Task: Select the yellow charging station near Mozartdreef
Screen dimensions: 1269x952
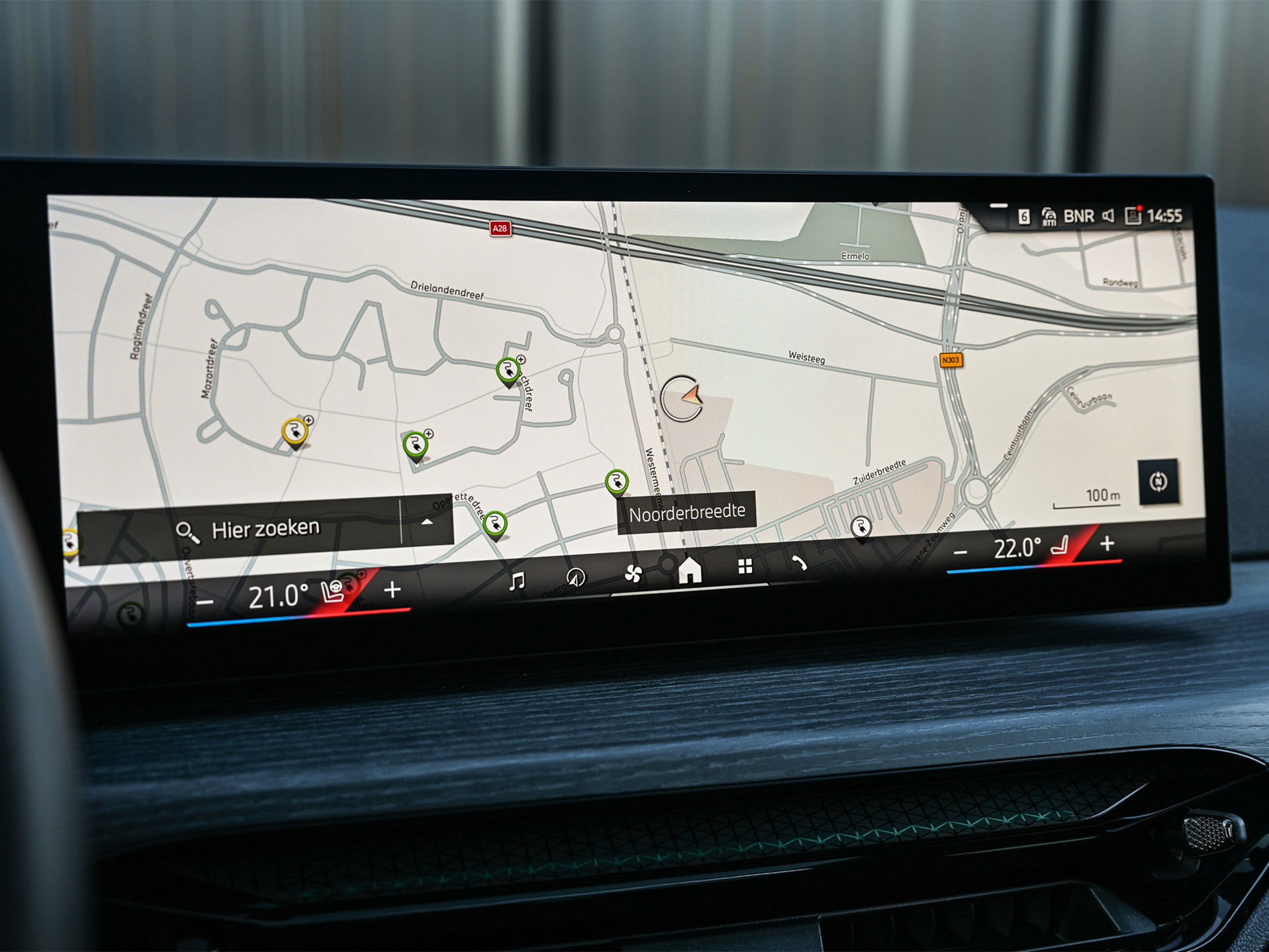Action: pos(294,432)
